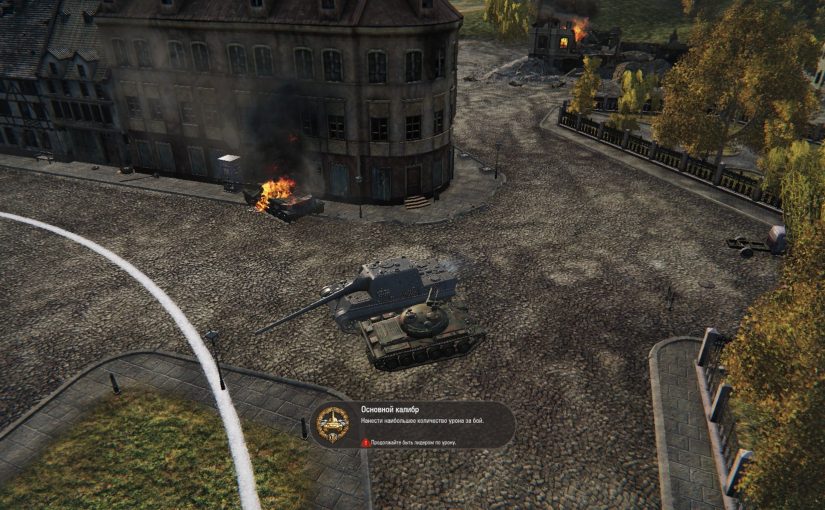825x510 pixels.
Task: Click the Основной калибр medal icon
Action: [x=332, y=424]
